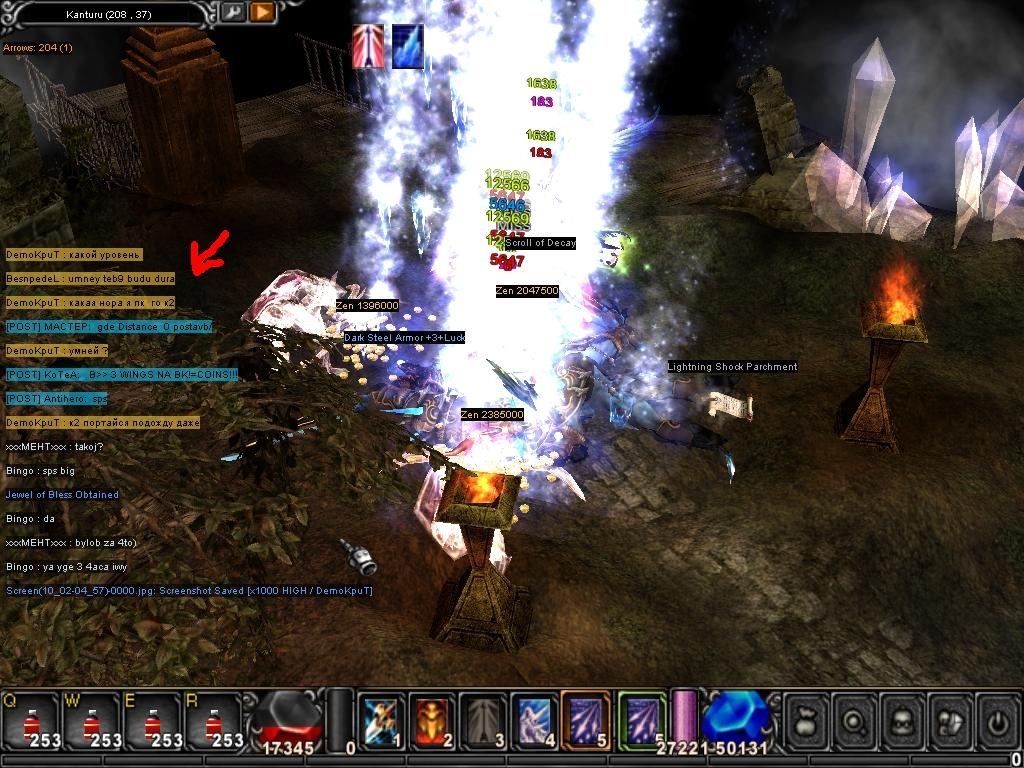The width and height of the screenshot is (1024, 768).
Task: Use the W slot red potion
Action: 92,719
